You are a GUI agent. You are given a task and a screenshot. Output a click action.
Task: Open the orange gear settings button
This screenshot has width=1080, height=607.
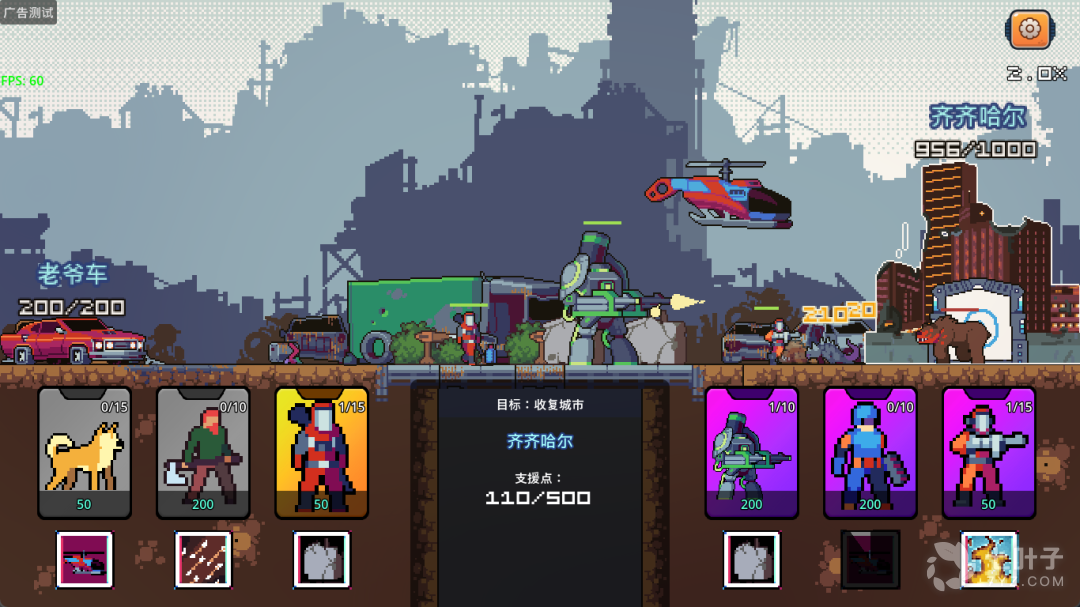pyautogui.click(x=1029, y=29)
